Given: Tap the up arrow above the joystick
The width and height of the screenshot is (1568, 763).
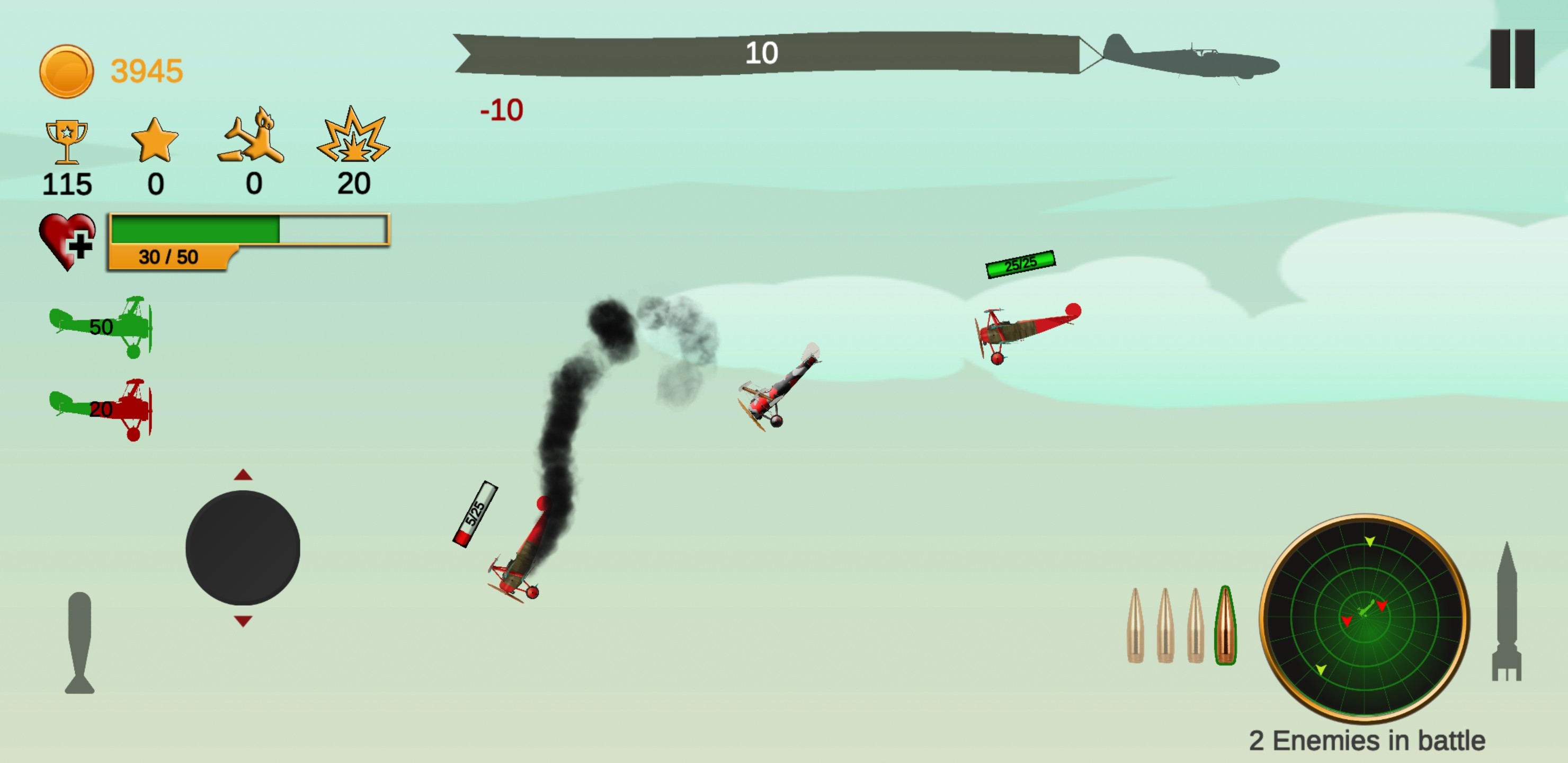Looking at the screenshot, I should 243,475.
